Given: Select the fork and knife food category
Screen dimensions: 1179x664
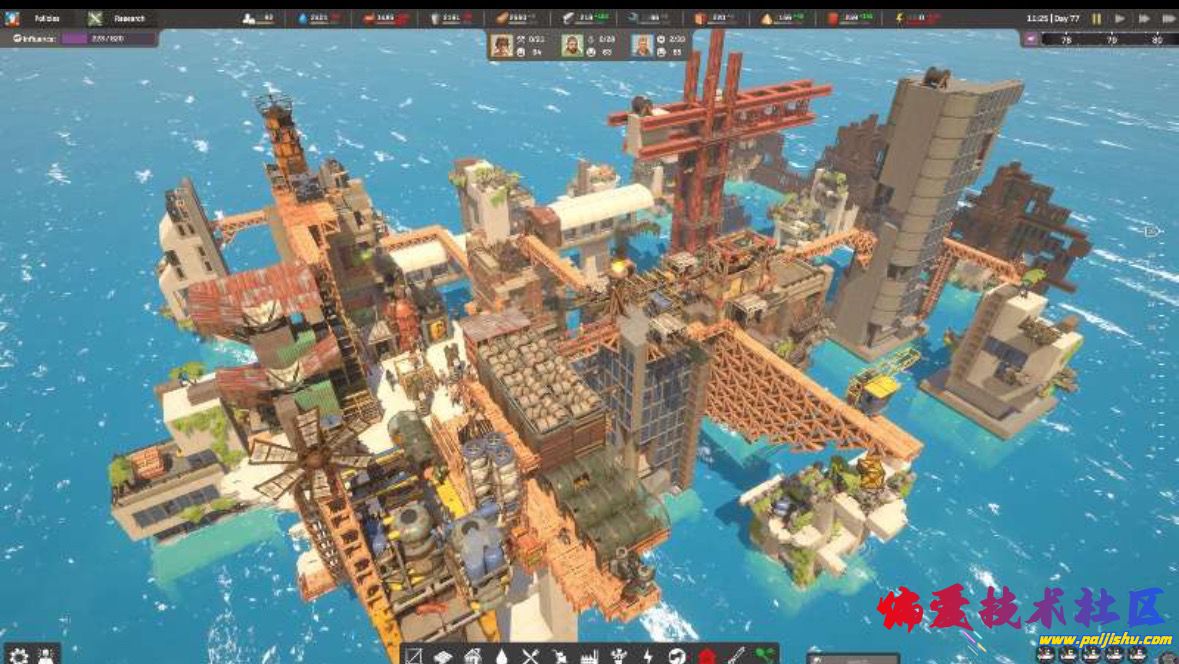Looking at the screenshot, I should click(x=530, y=657).
